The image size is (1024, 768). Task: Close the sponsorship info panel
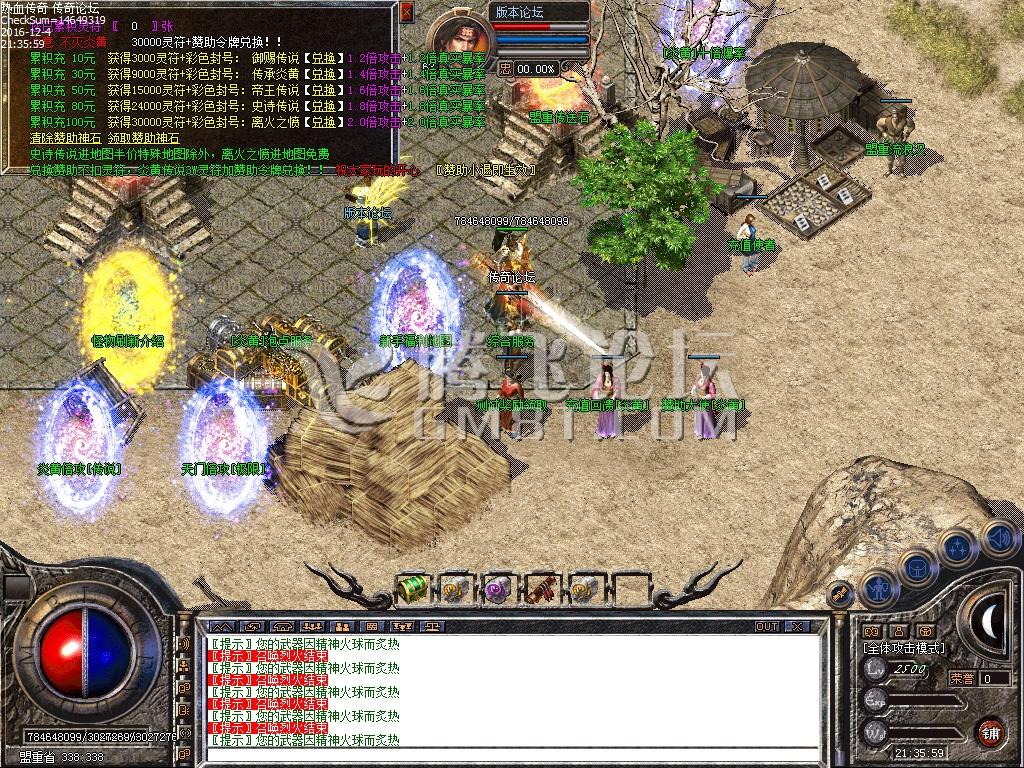(x=405, y=12)
